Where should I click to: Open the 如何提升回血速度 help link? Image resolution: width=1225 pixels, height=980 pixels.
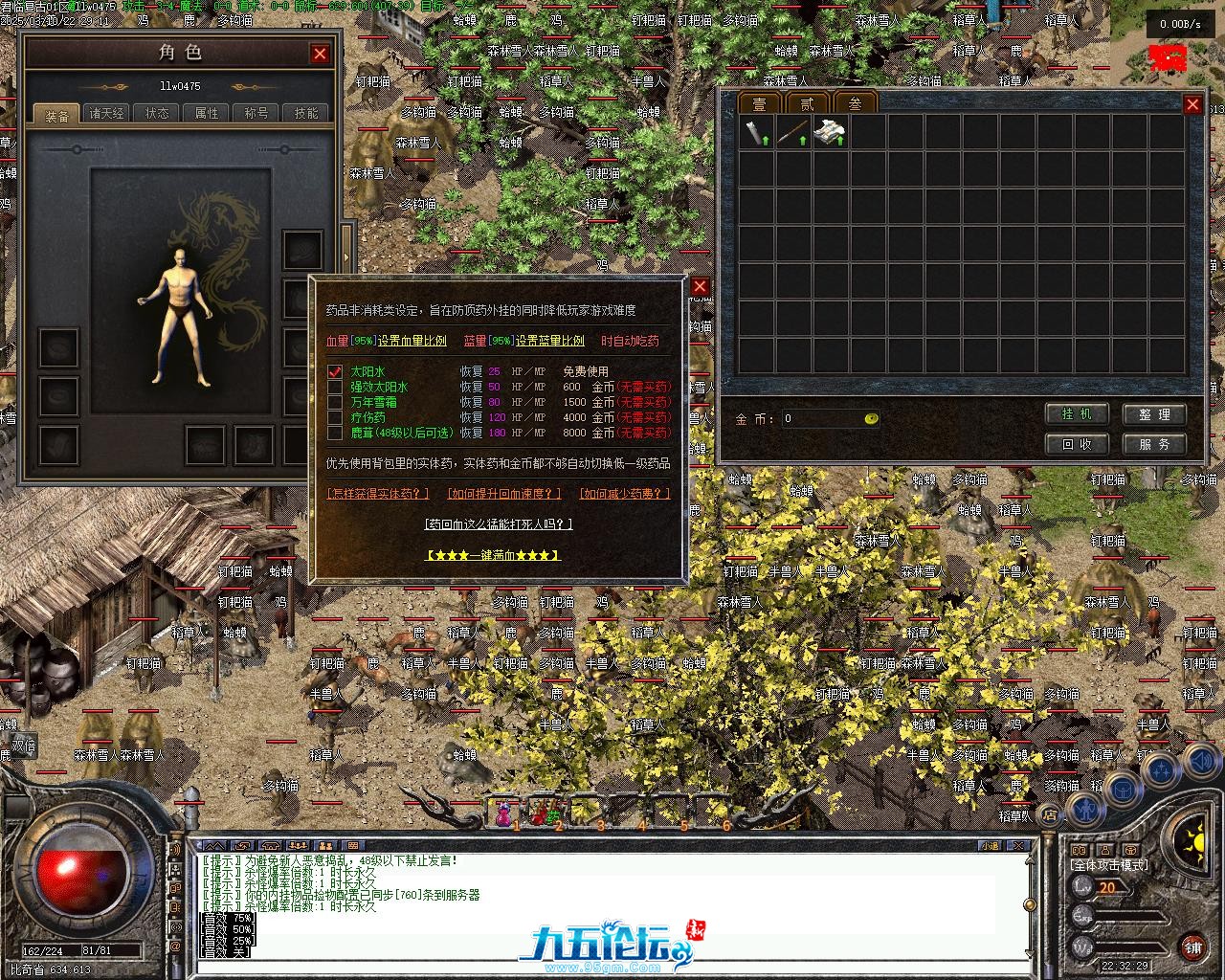[503, 494]
